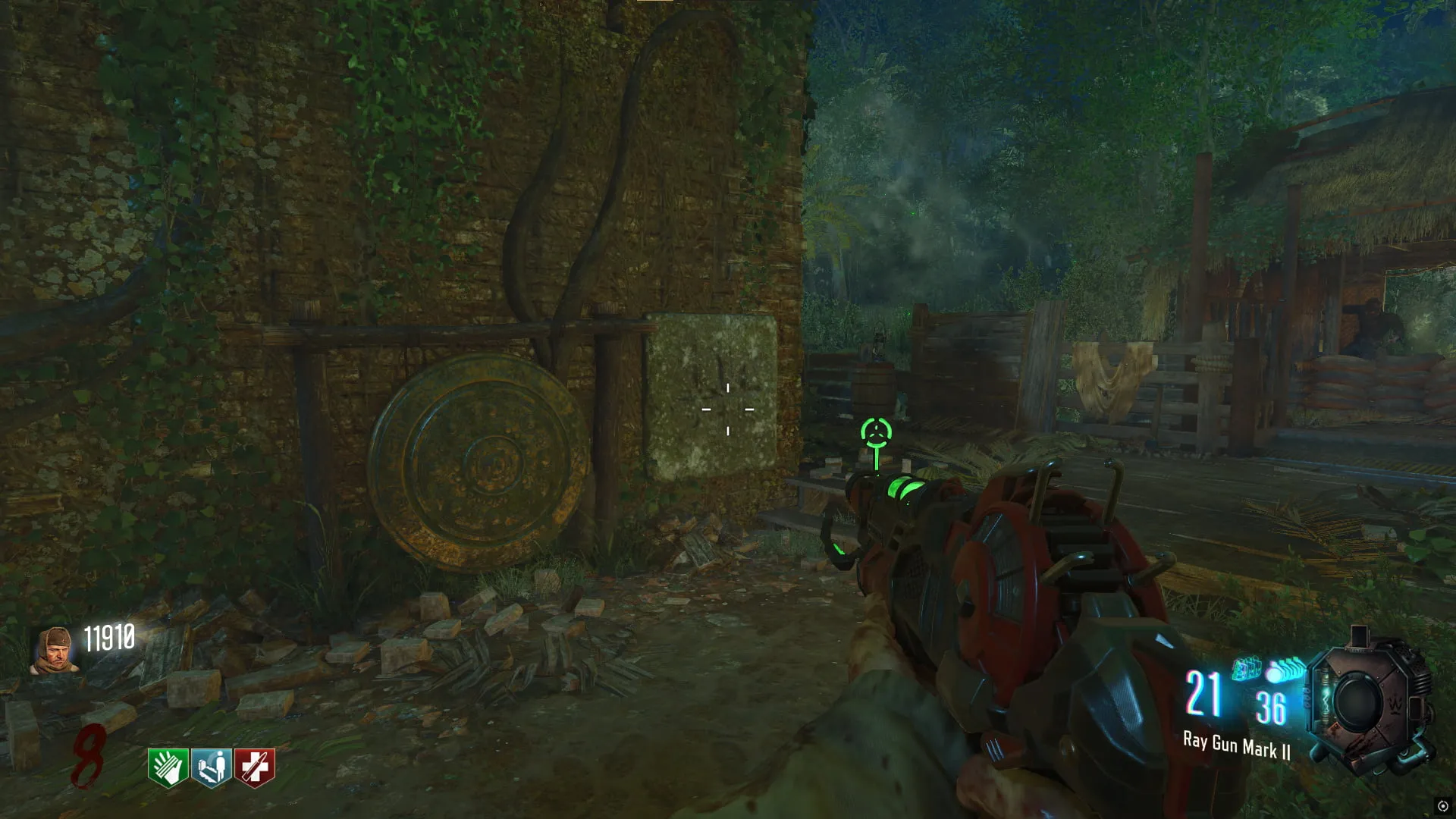Image resolution: width=1456 pixels, height=819 pixels.
Task: Open the circular overlay icon in the corner
Action: (x=1442, y=805)
